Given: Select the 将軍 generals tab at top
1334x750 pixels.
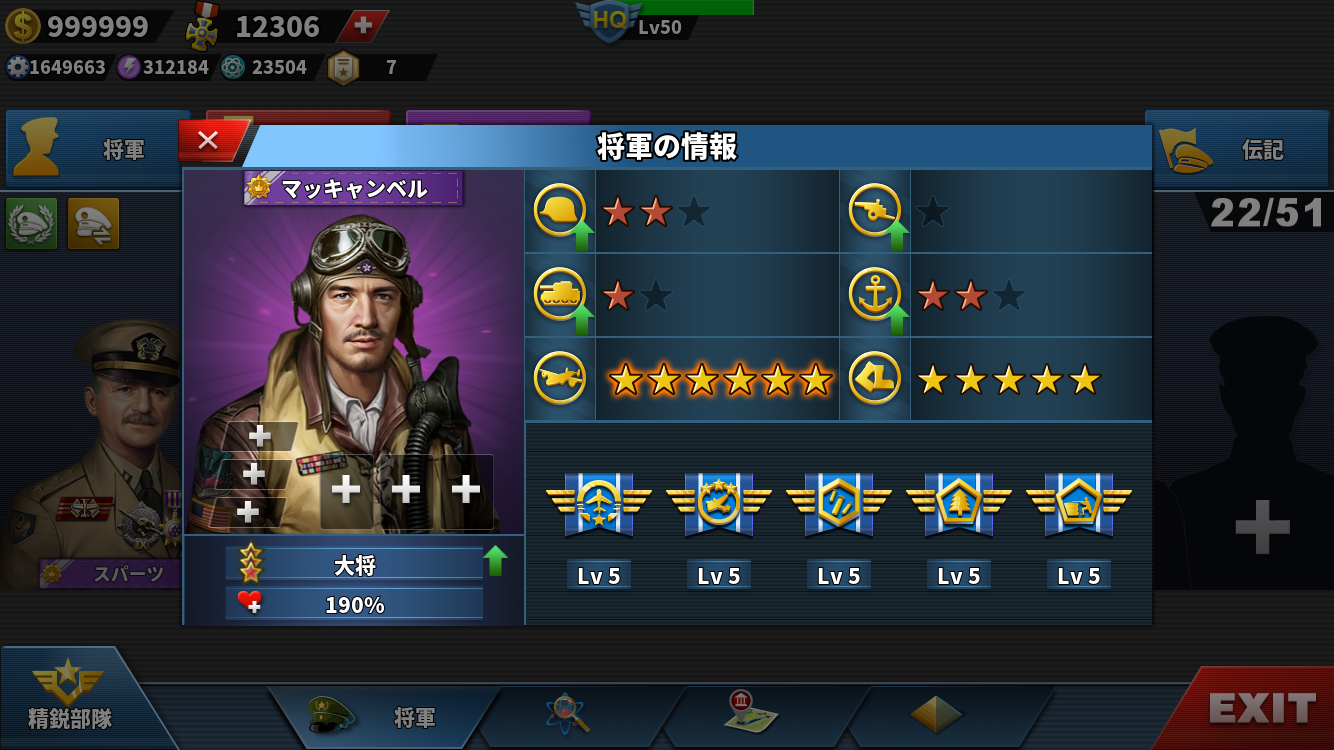Looking at the screenshot, I should pos(98,150).
